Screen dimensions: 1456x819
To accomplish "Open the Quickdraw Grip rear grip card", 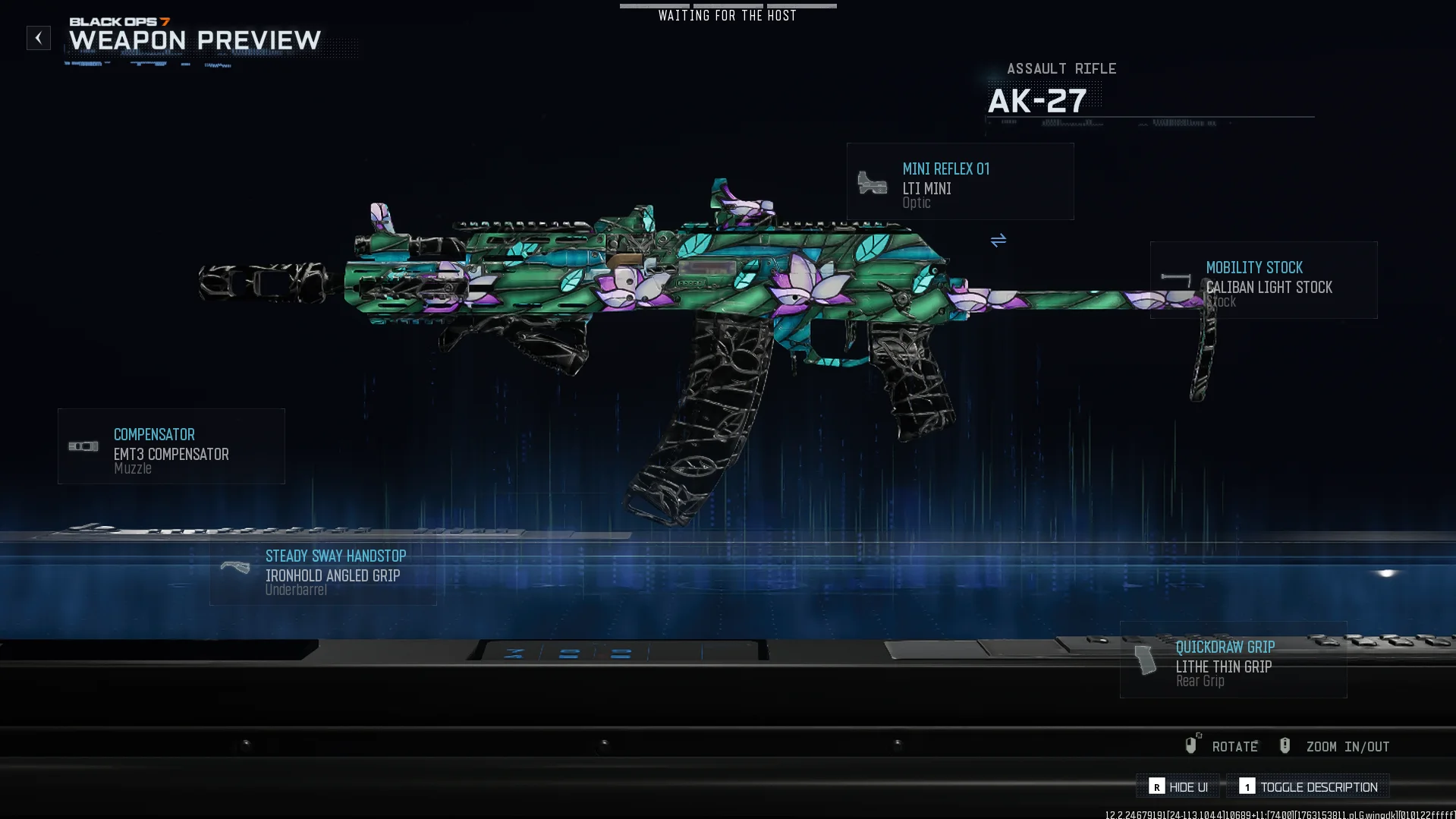I will pyautogui.click(x=1233, y=660).
